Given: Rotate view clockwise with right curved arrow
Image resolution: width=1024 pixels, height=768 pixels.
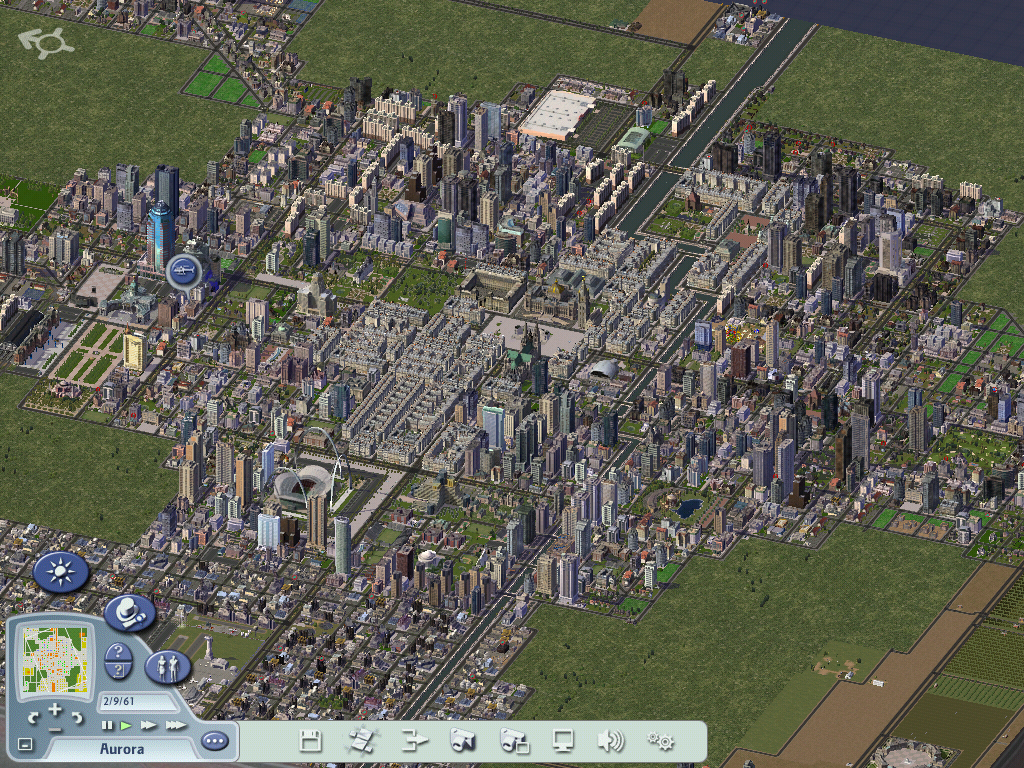Looking at the screenshot, I should click(x=77, y=717).
